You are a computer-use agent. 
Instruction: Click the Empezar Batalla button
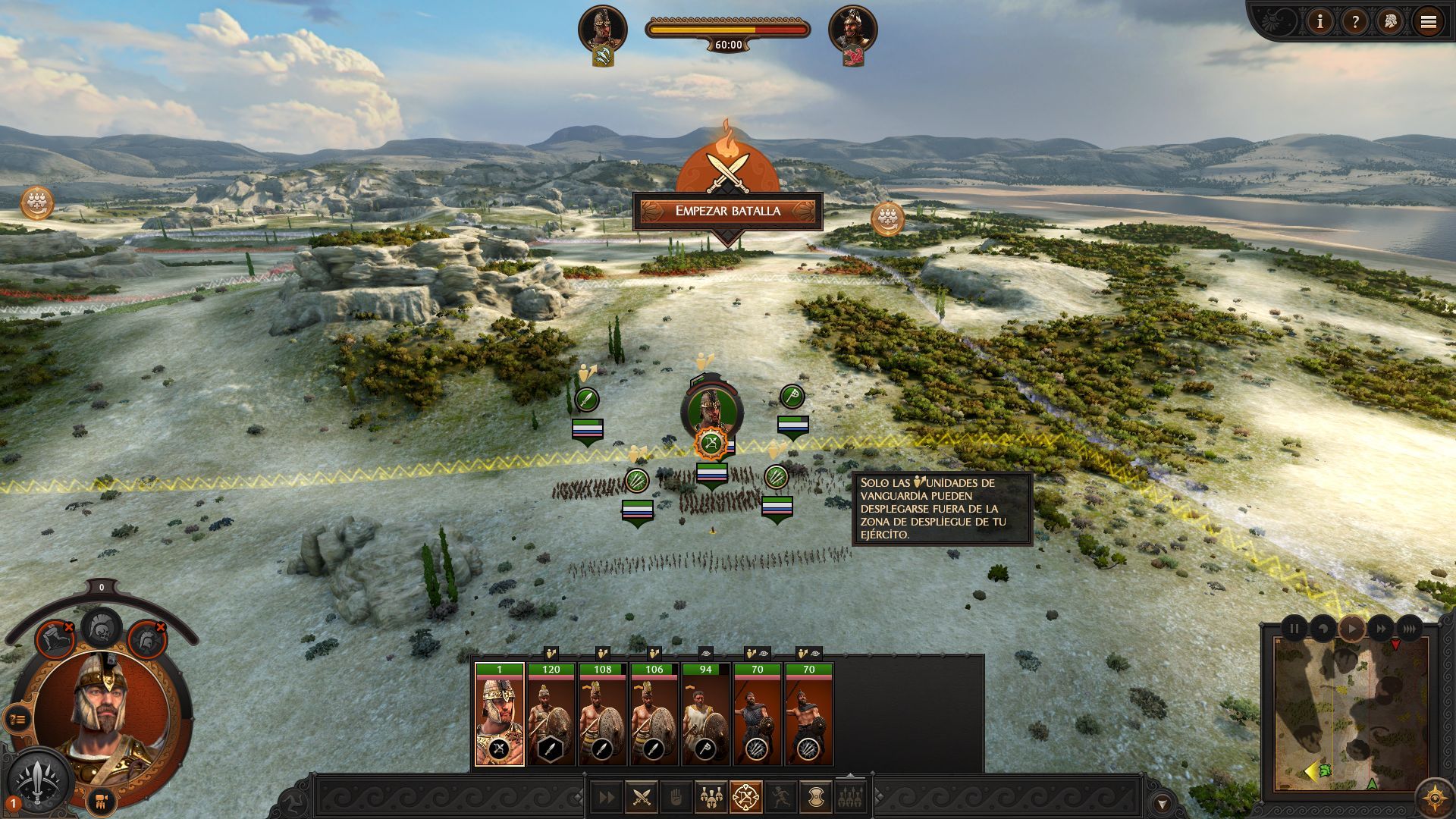tap(727, 212)
